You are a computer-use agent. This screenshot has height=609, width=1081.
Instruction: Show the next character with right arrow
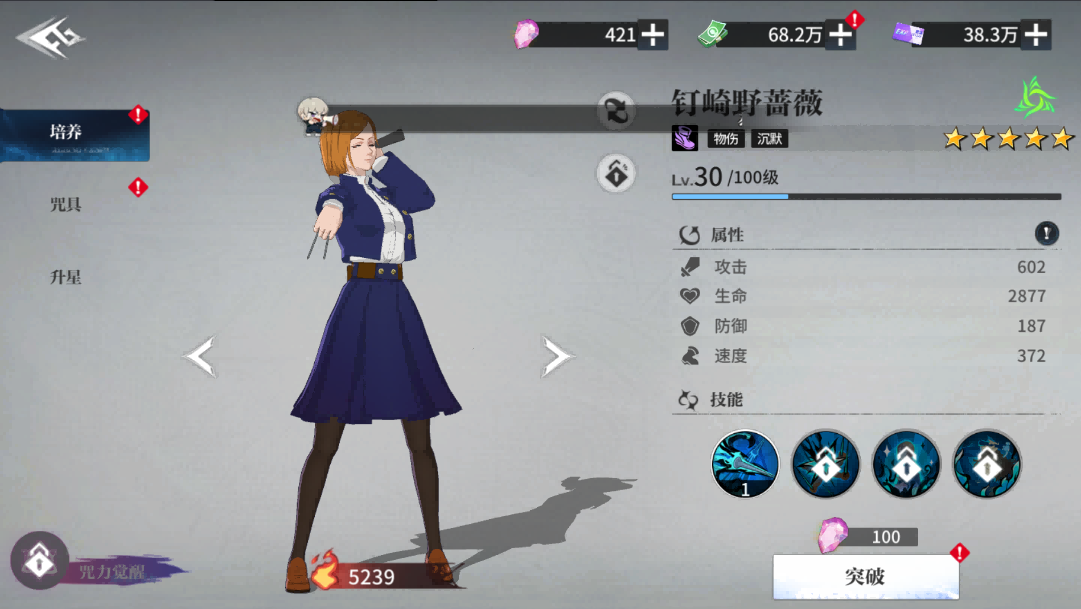click(556, 356)
